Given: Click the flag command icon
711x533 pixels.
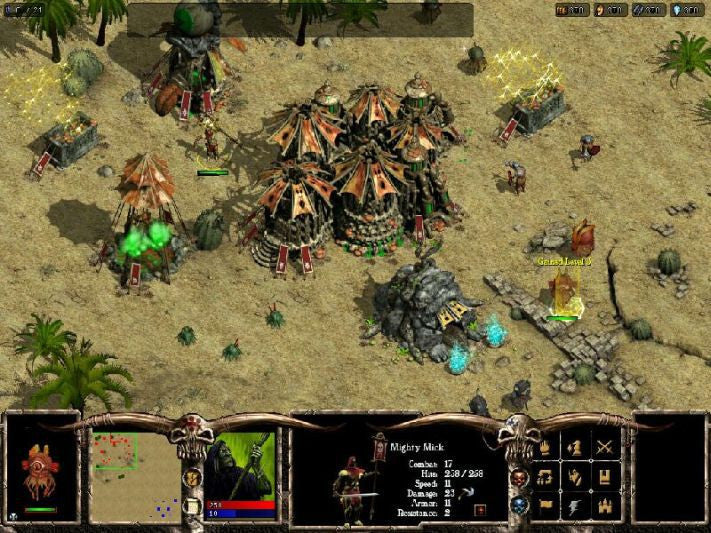Looking at the screenshot, I should pyautogui.click(x=547, y=506).
